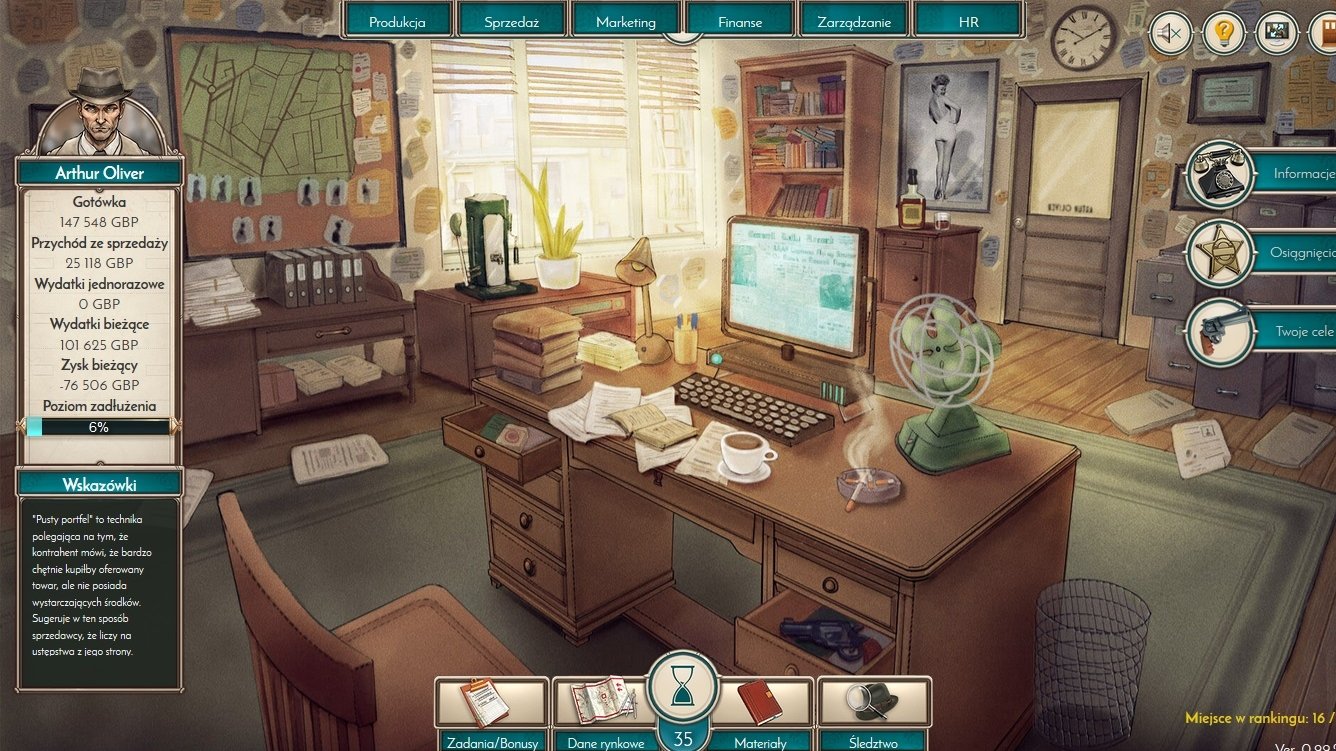Open the Produkcja menu
The height and width of the screenshot is (751, 1336).
coord(397,21)
